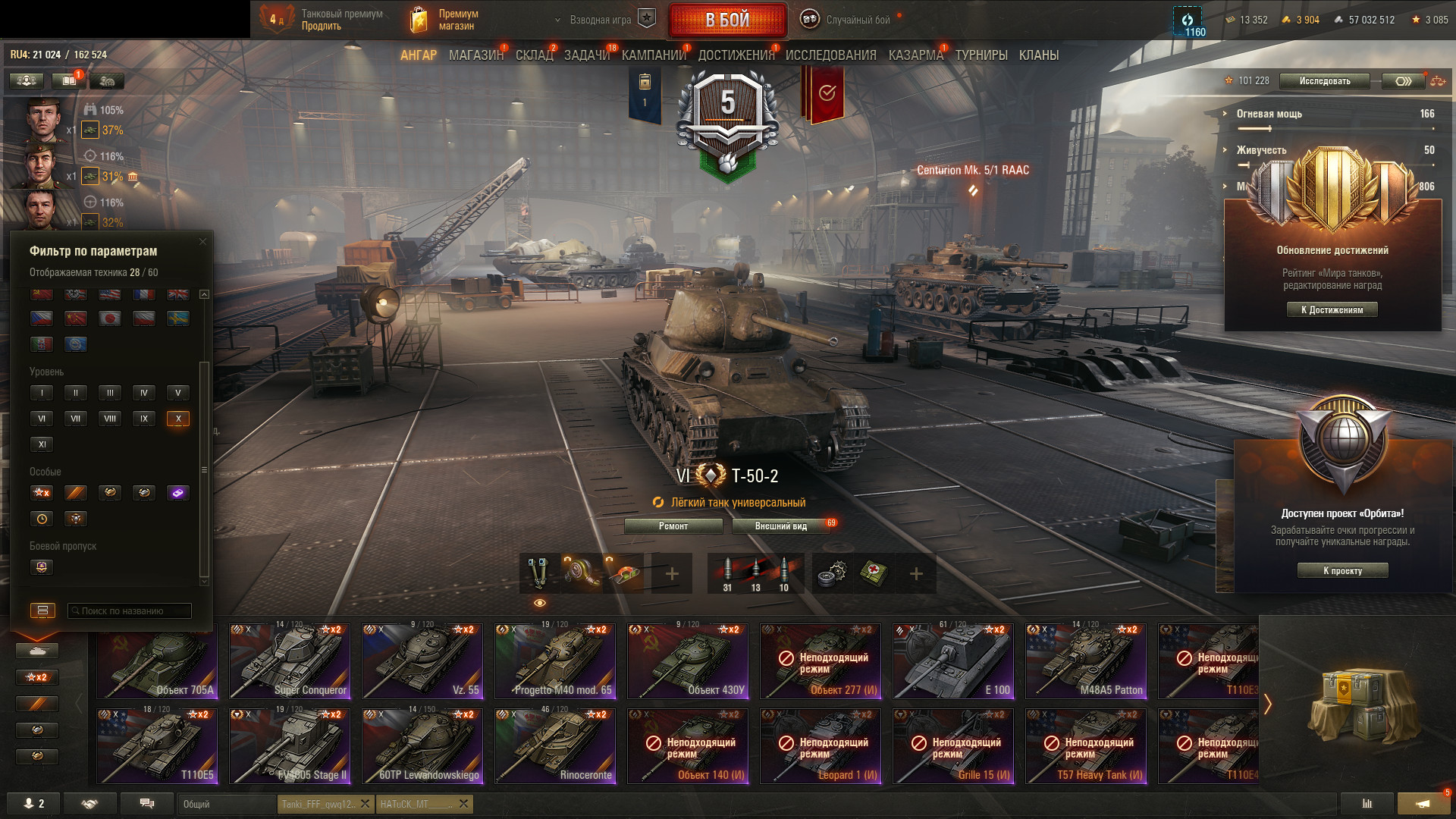Start battle with the В БОЙ button
This screenshot has width=1456, height=819.
click(727, 20)
